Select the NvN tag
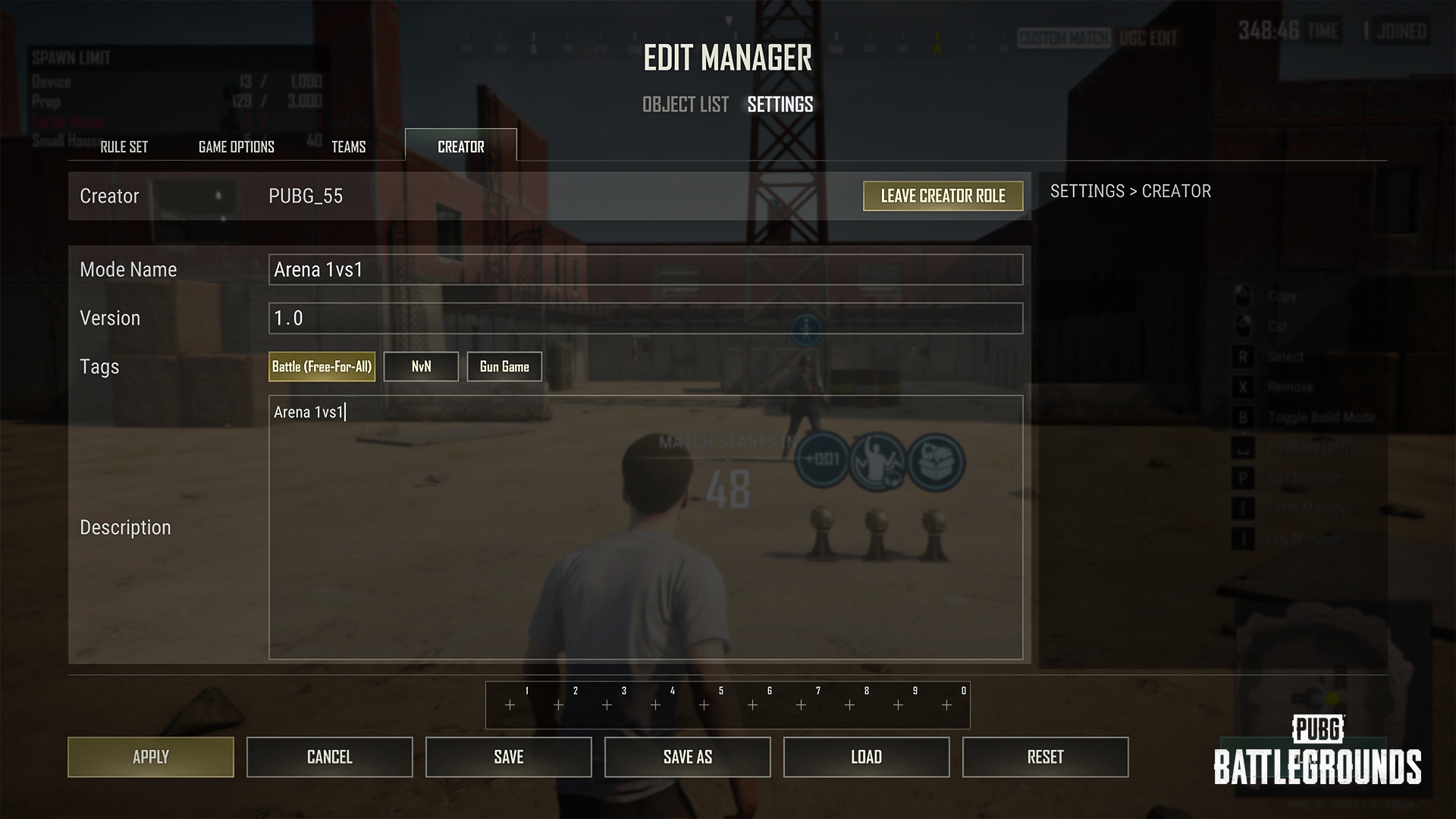The width and height of the screenshot is (1456, 819). (421, 367)
